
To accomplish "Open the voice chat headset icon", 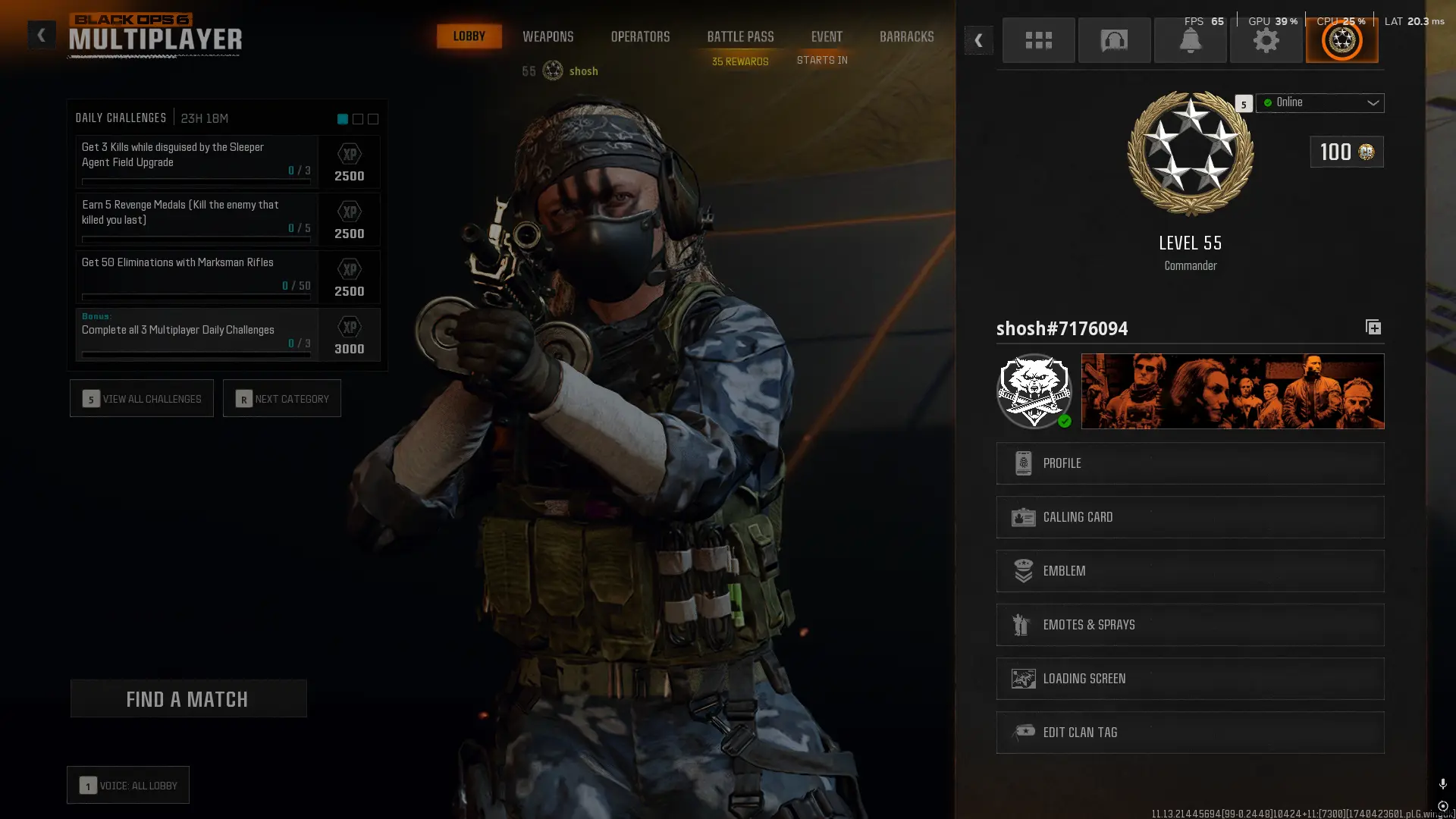I will click(x=1114, y=40).
